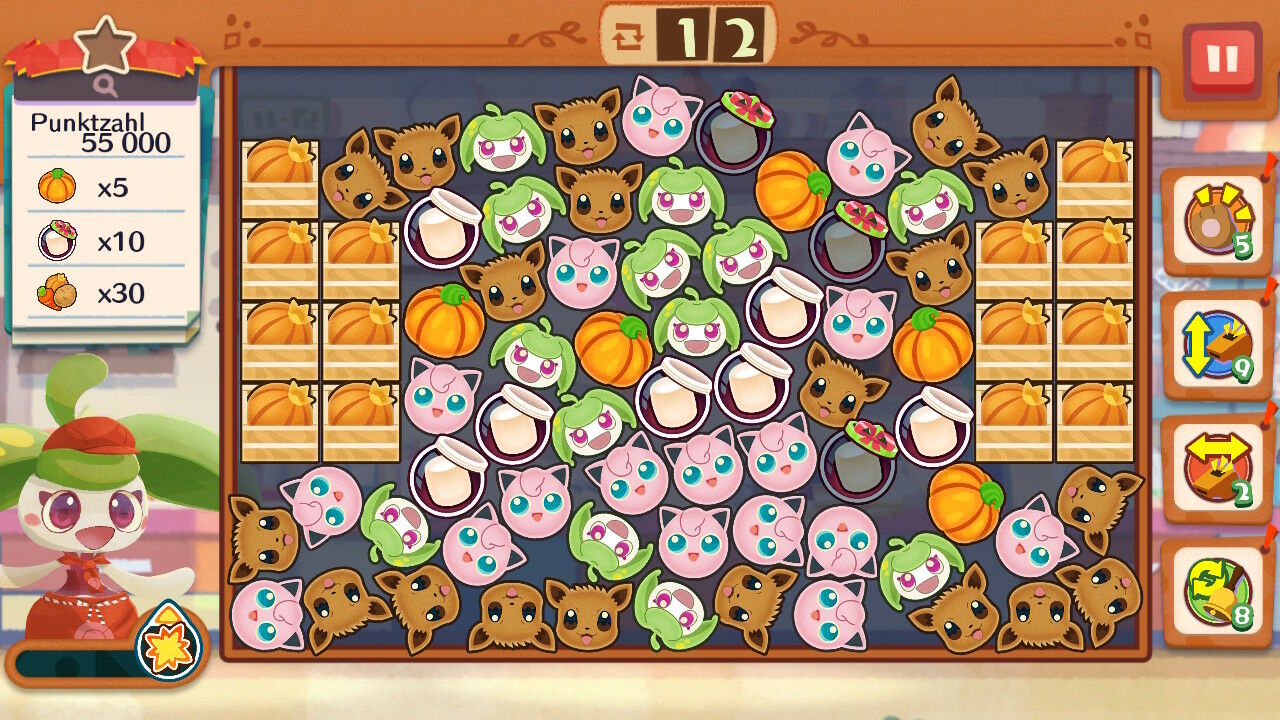Activate the bell shuffle power-up
This screenshot has width=1280, height=720.
click(x=1216, y=592)
